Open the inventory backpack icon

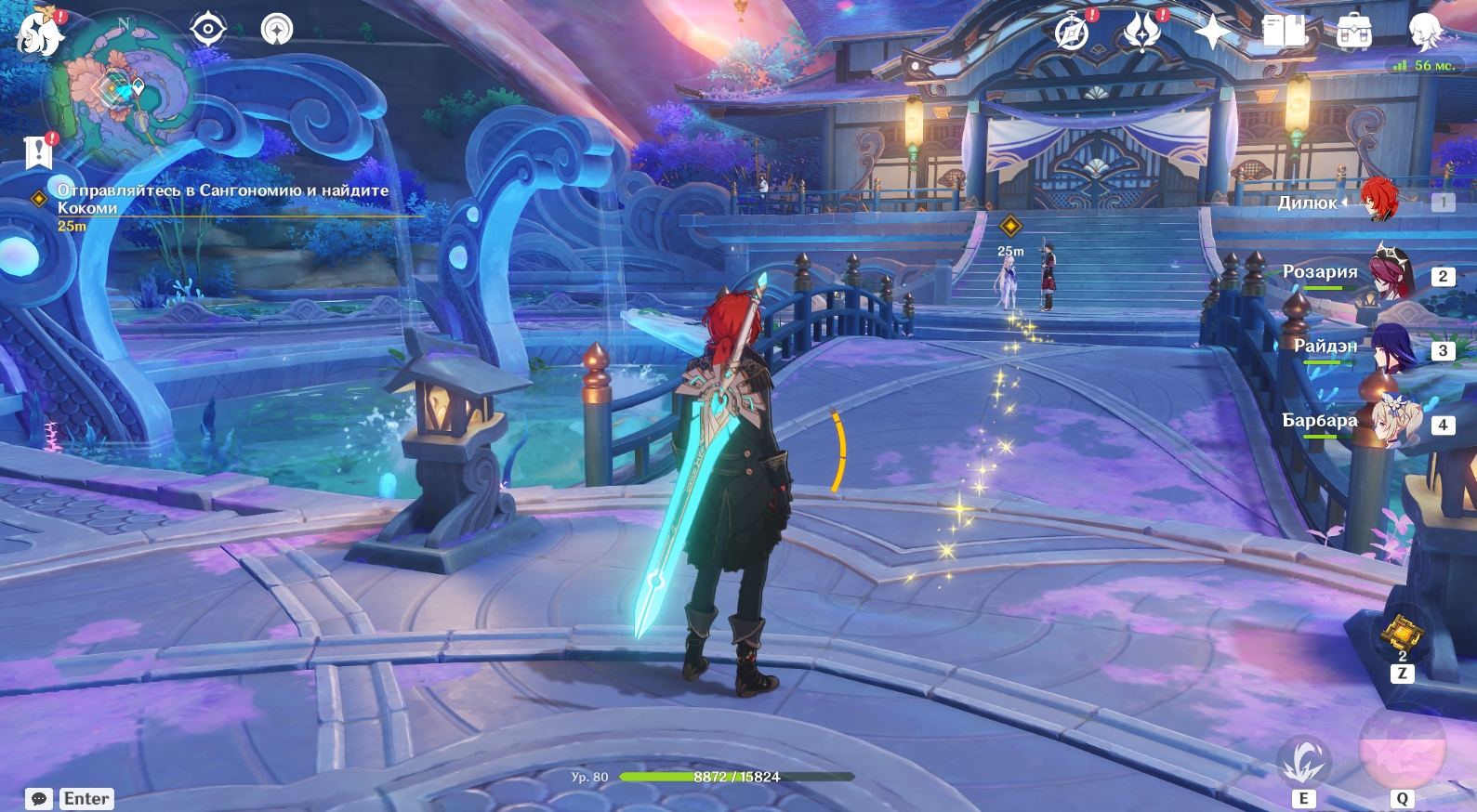(x=1353, y=33)
